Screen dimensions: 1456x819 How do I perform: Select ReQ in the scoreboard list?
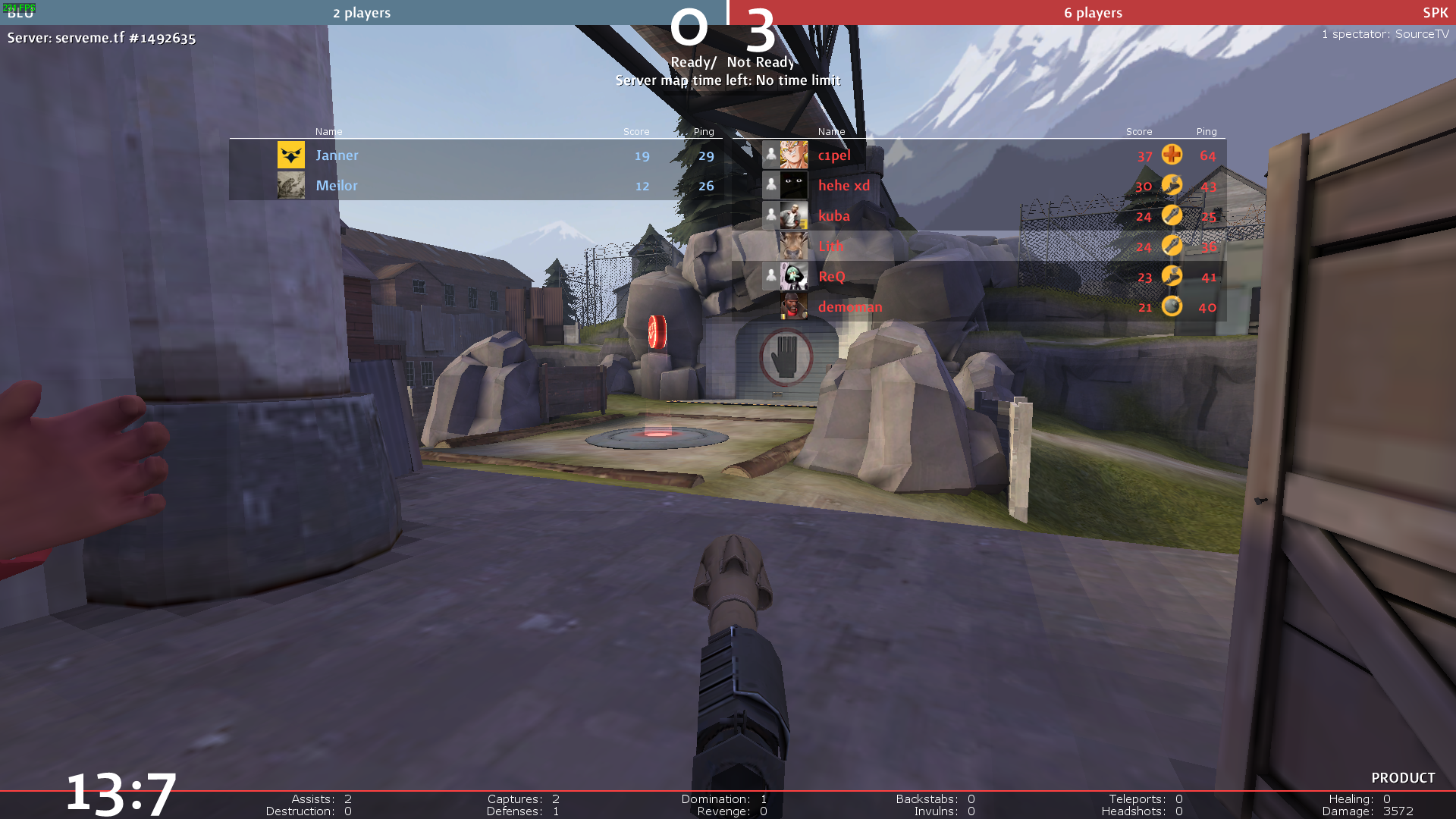click(832, 277)
